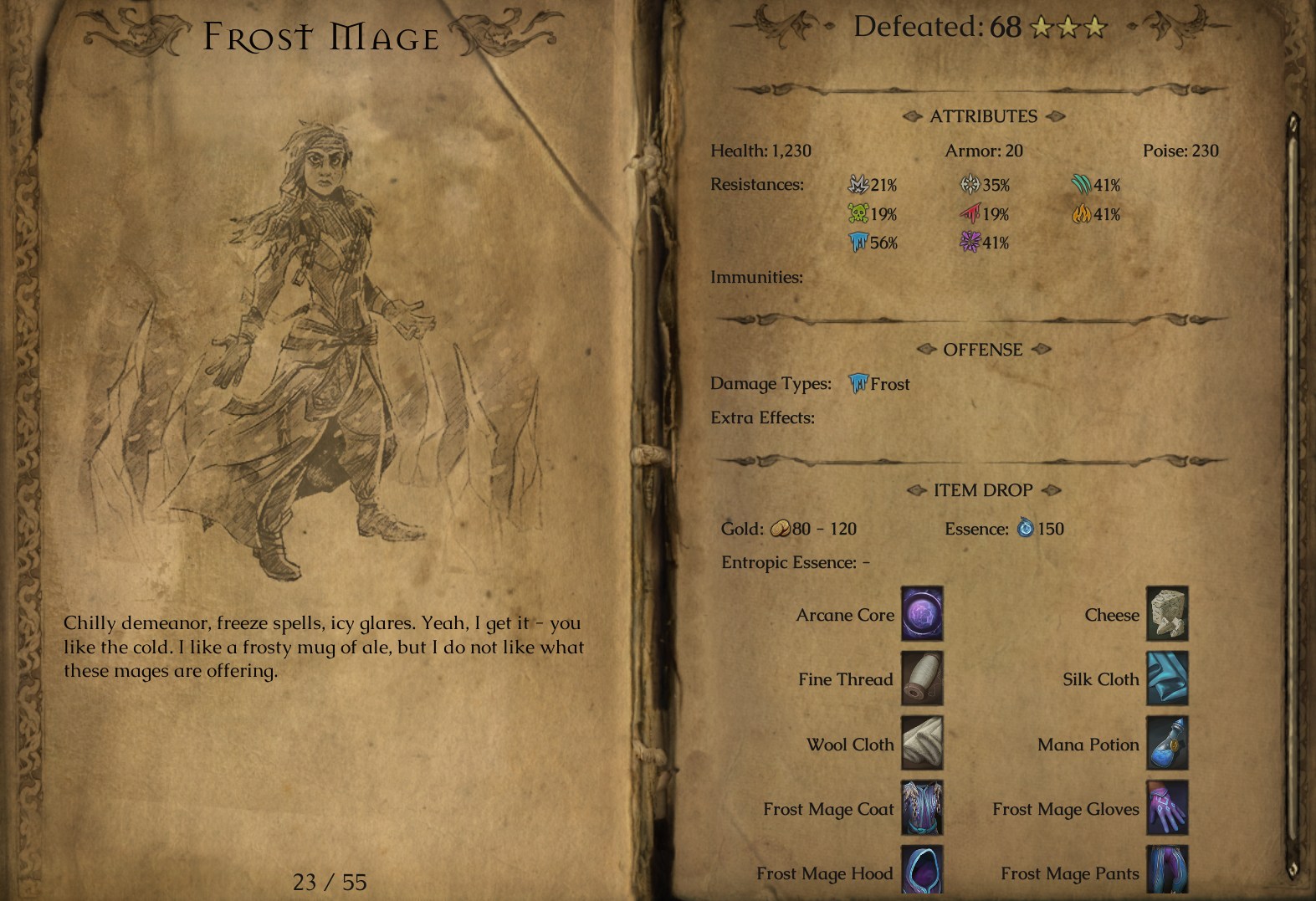The image size is (1316, 901).
Task: Choose the Frost Mage Pants icon
Action: click(x=1167, y=870)
